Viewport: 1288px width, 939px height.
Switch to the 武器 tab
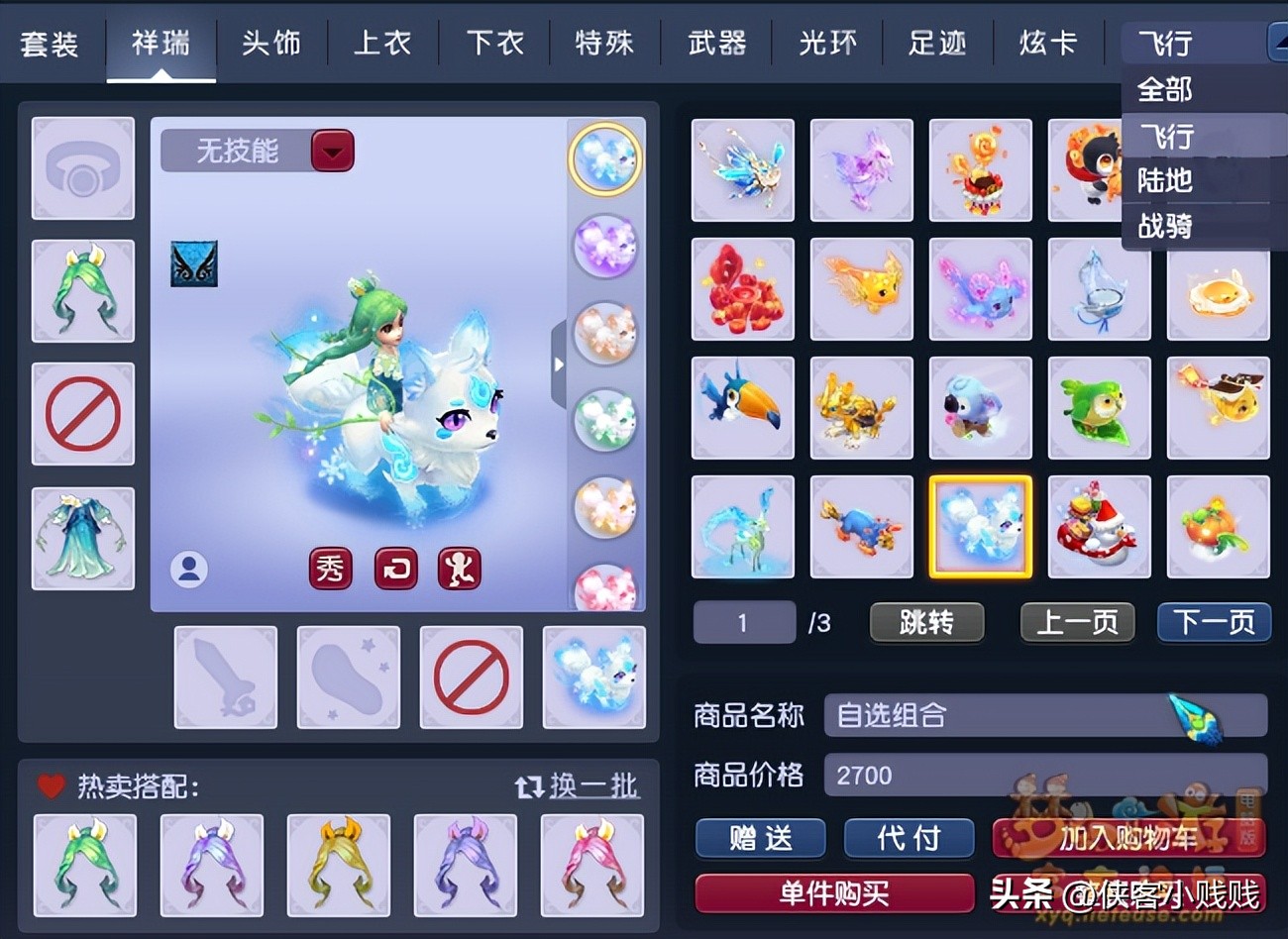click(x=717, y=43)
